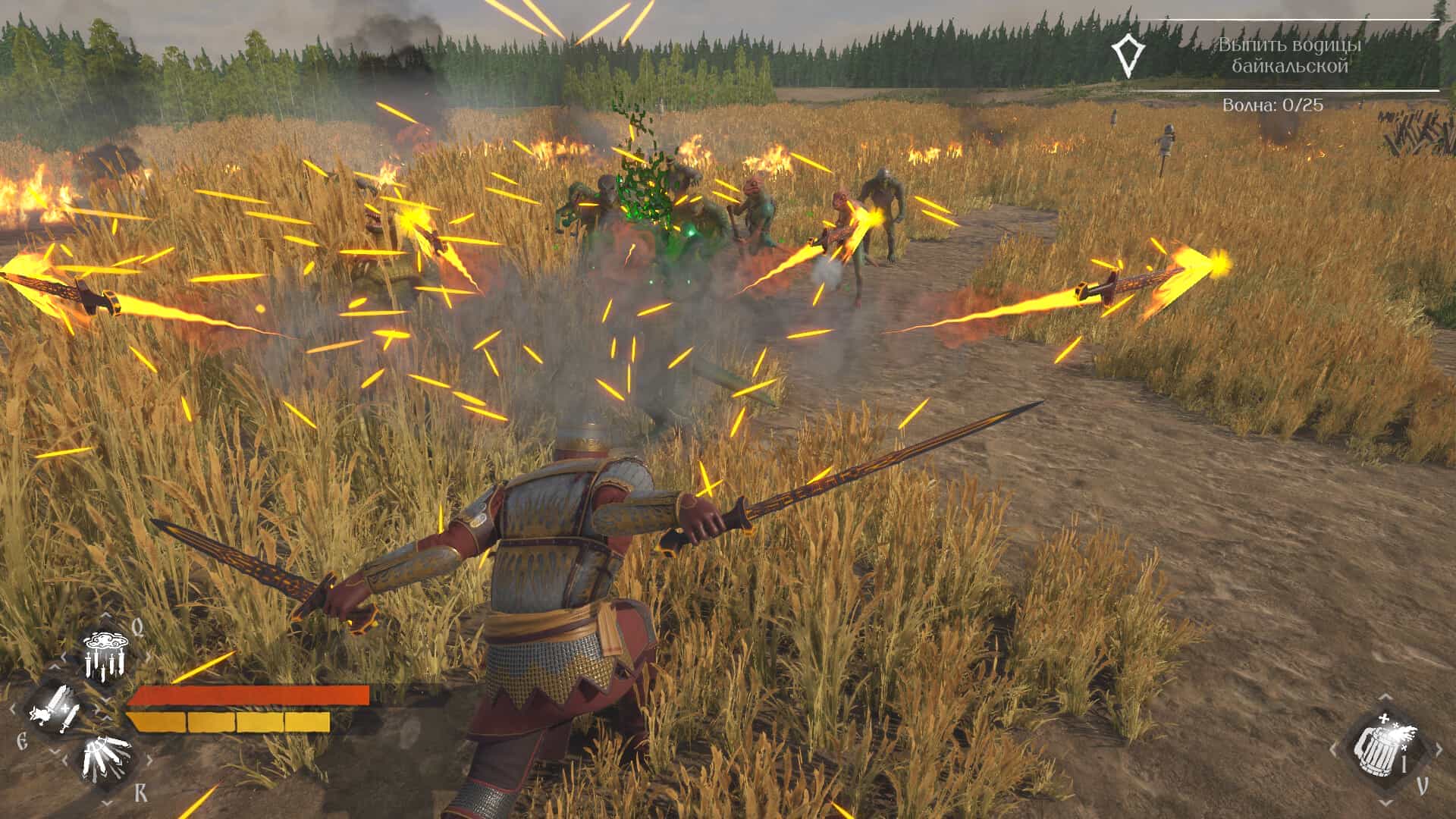Viewport: 1456px width, 819px height.
Task: Click the plus symbol beside the crossed-swords ability
Action: click(x=65, y=708)
